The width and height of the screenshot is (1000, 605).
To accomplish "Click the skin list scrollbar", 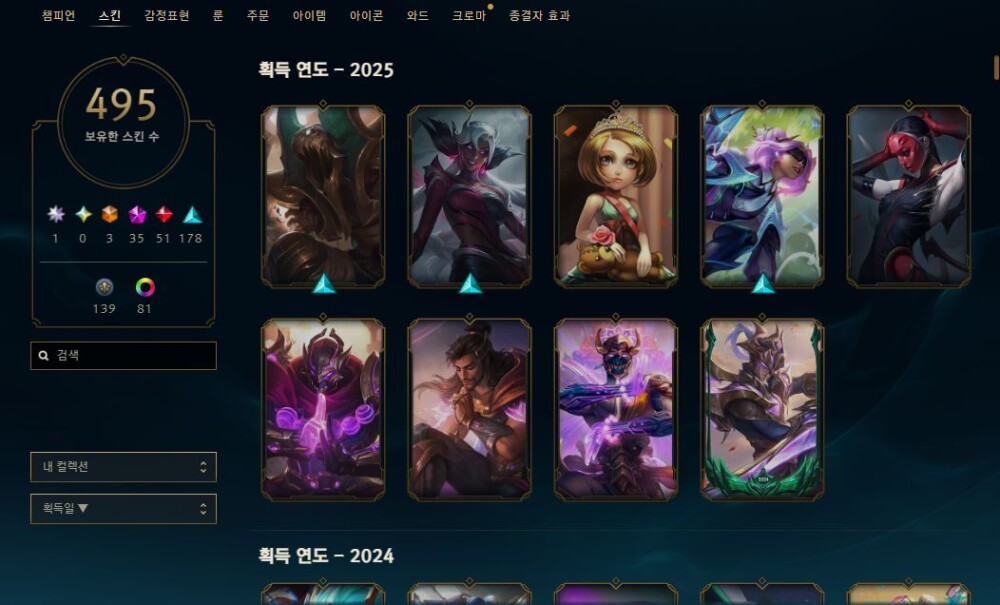I will tap(996, 68).
